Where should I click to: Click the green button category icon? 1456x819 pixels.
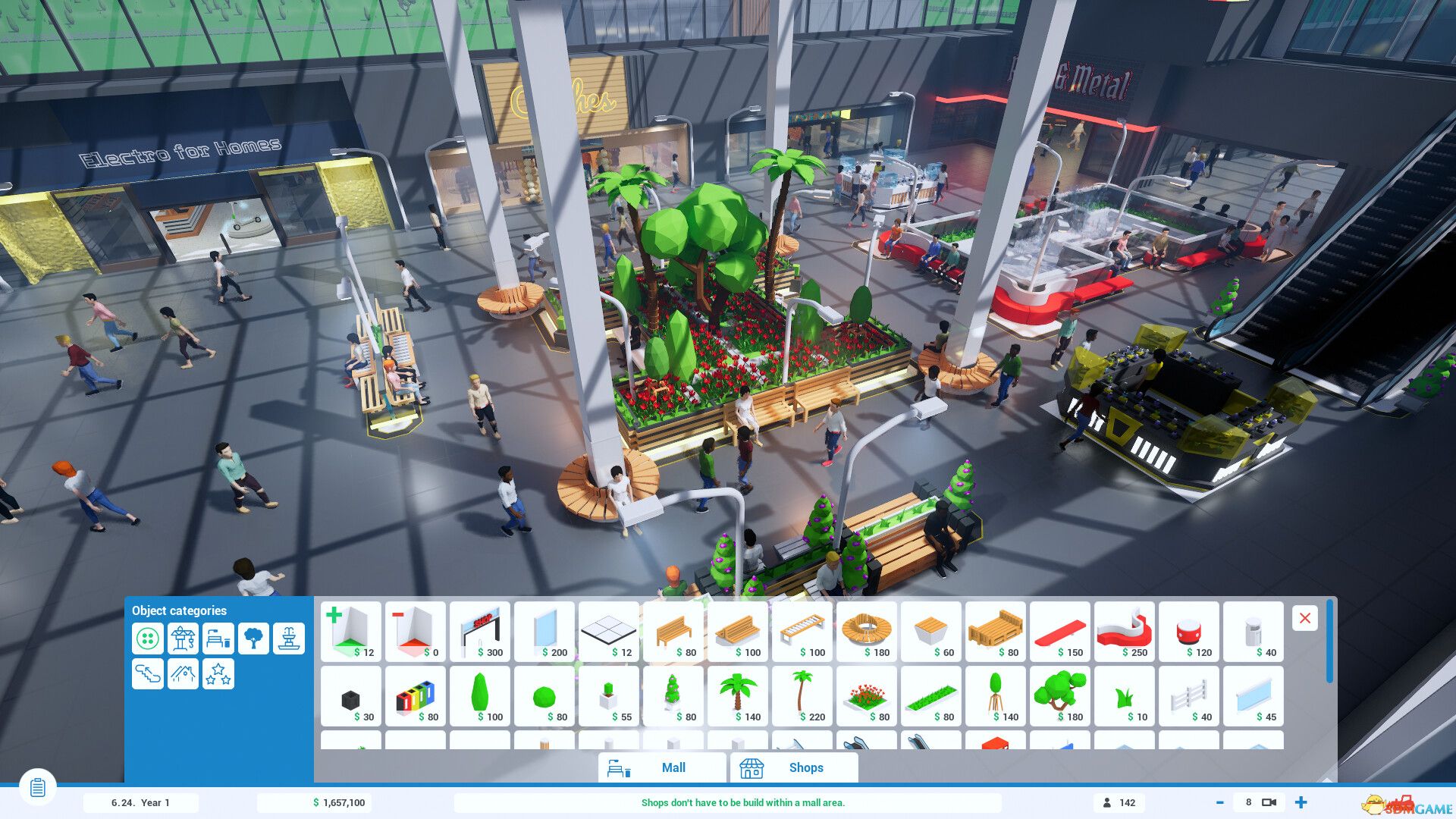pyautogui.click(x=147, y=639)
